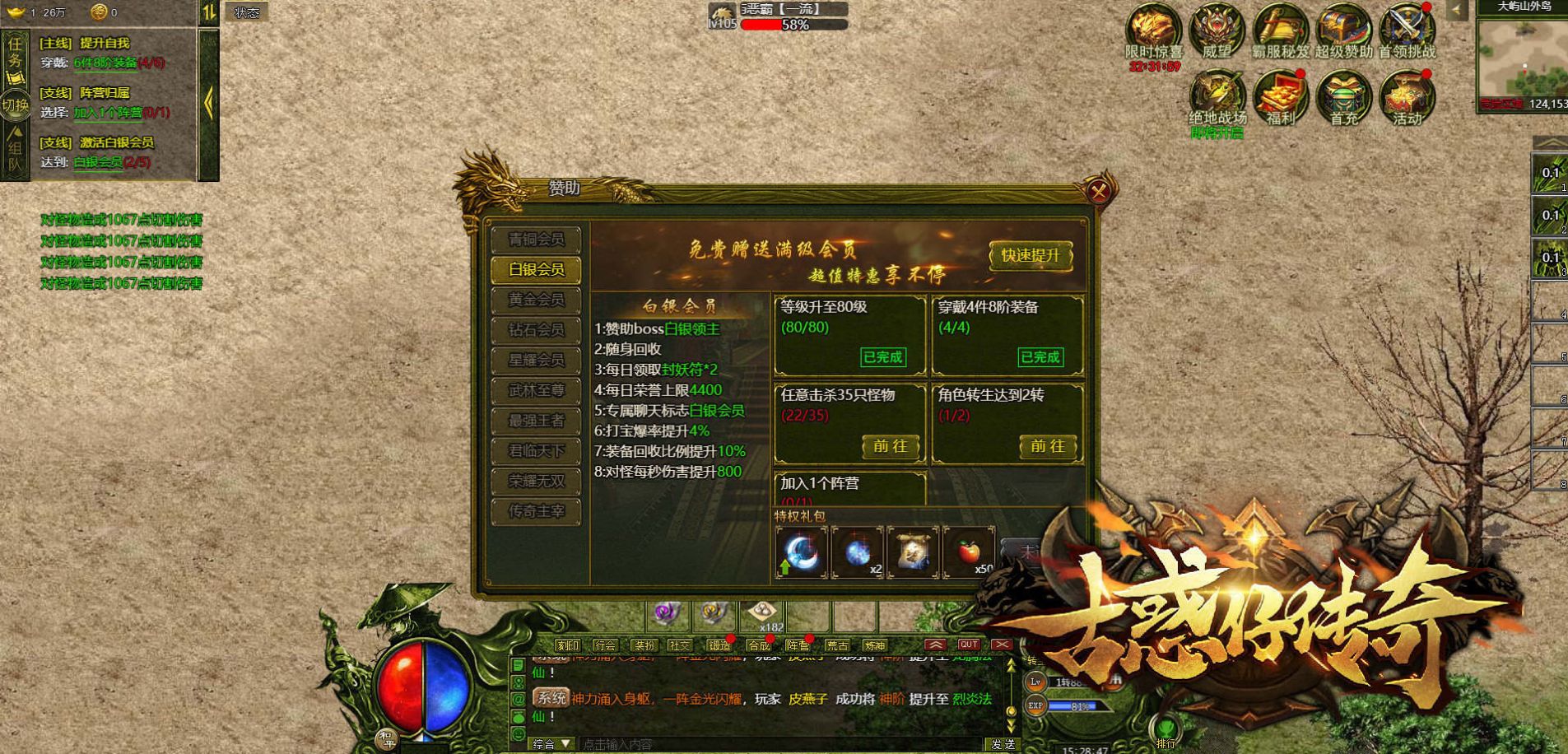Click the 快速提升 button

pyautogui.click(x=1031, y=255)
